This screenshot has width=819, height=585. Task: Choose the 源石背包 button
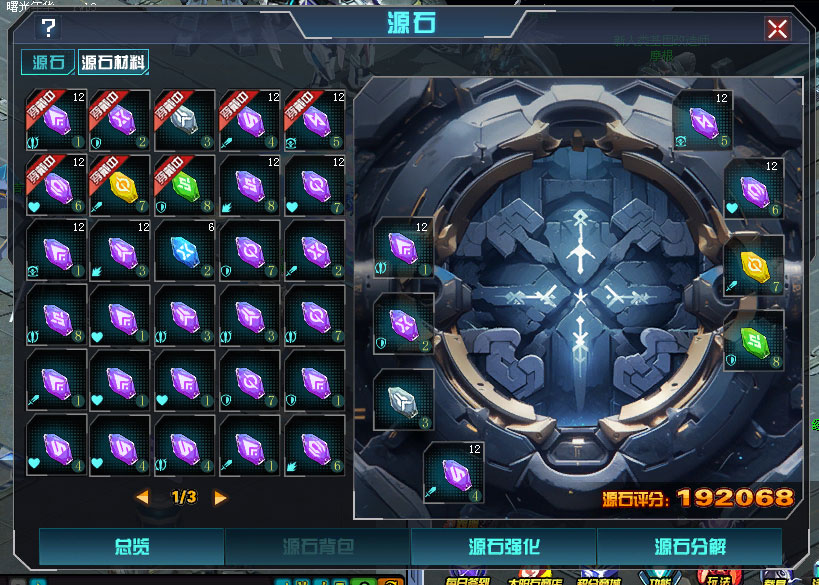click(x=317, y=547)
